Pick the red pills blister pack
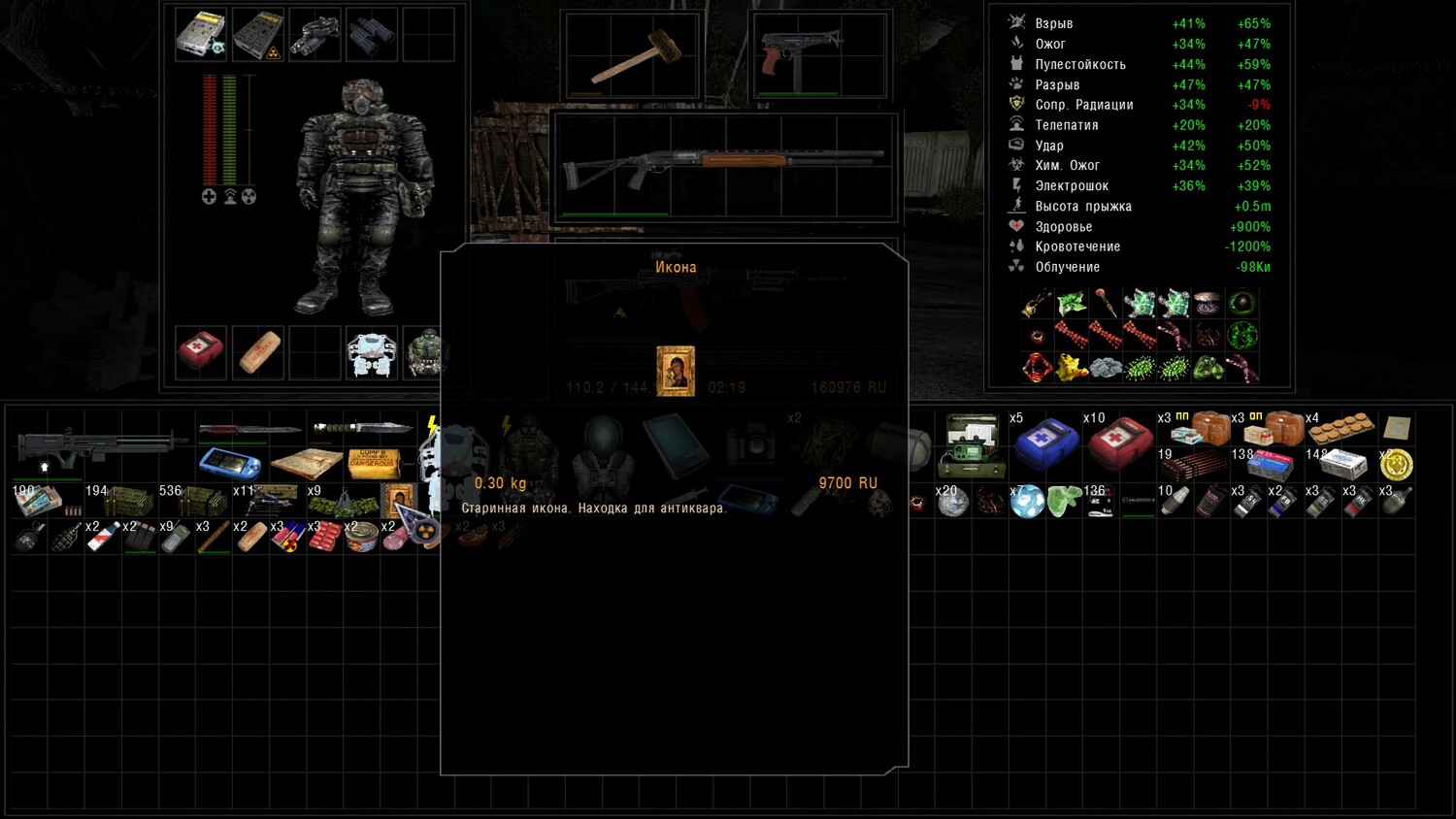 tap(324, 537)
